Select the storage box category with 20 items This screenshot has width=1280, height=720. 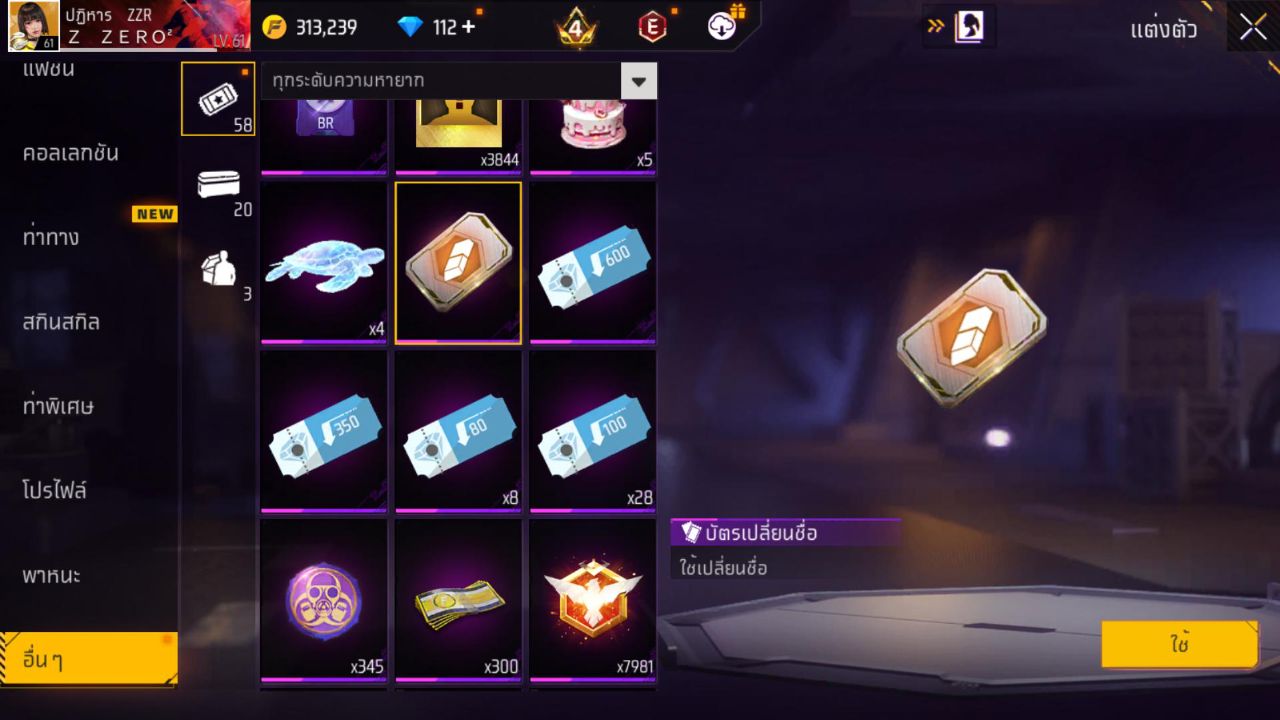[218, 190]
